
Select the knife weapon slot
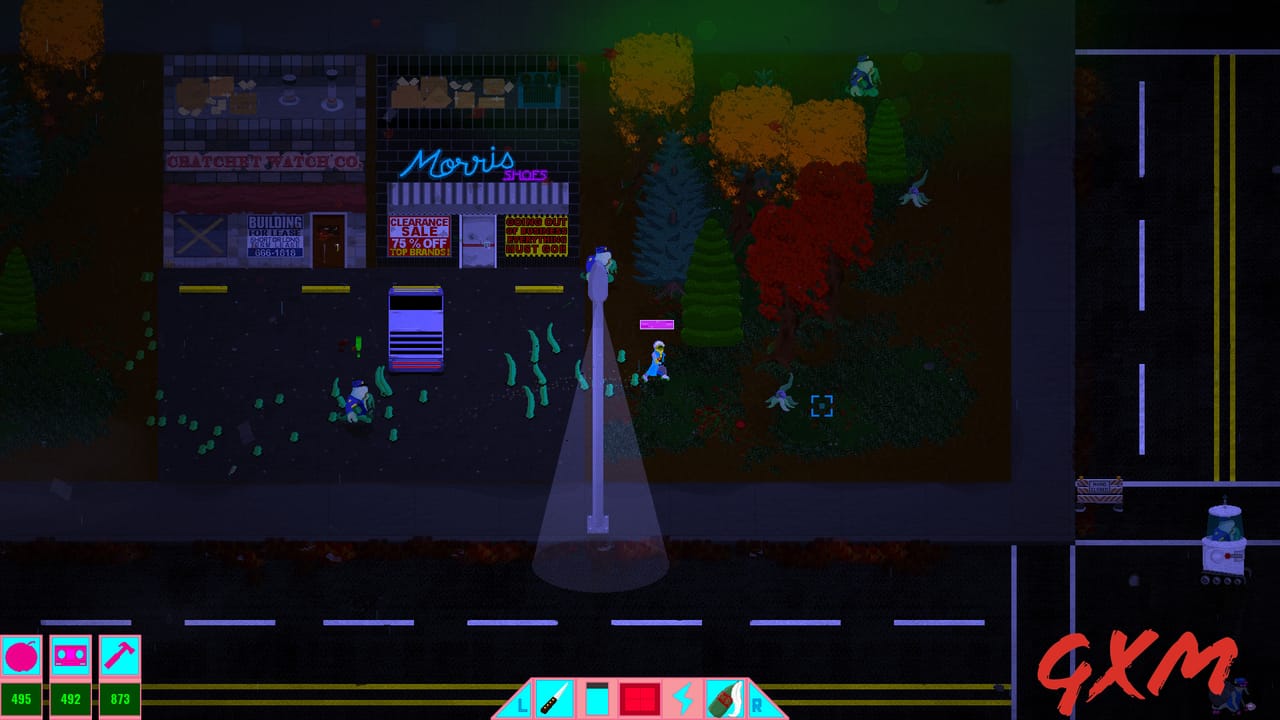pos(554,699)
